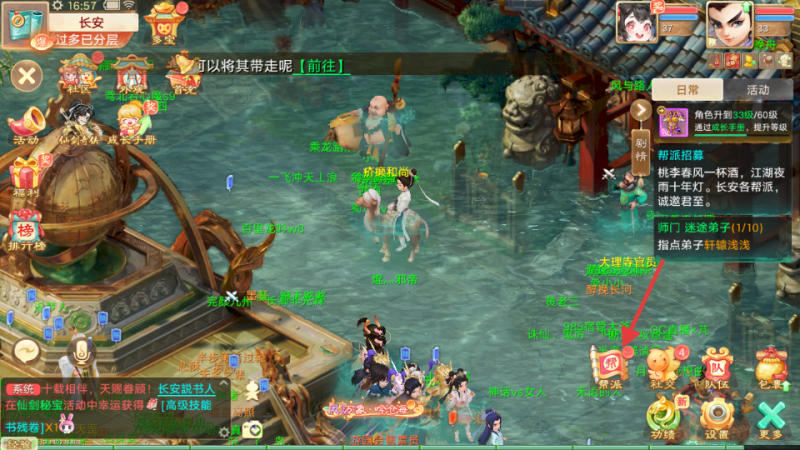Select the 日常 daily tab

click(687, 89)
